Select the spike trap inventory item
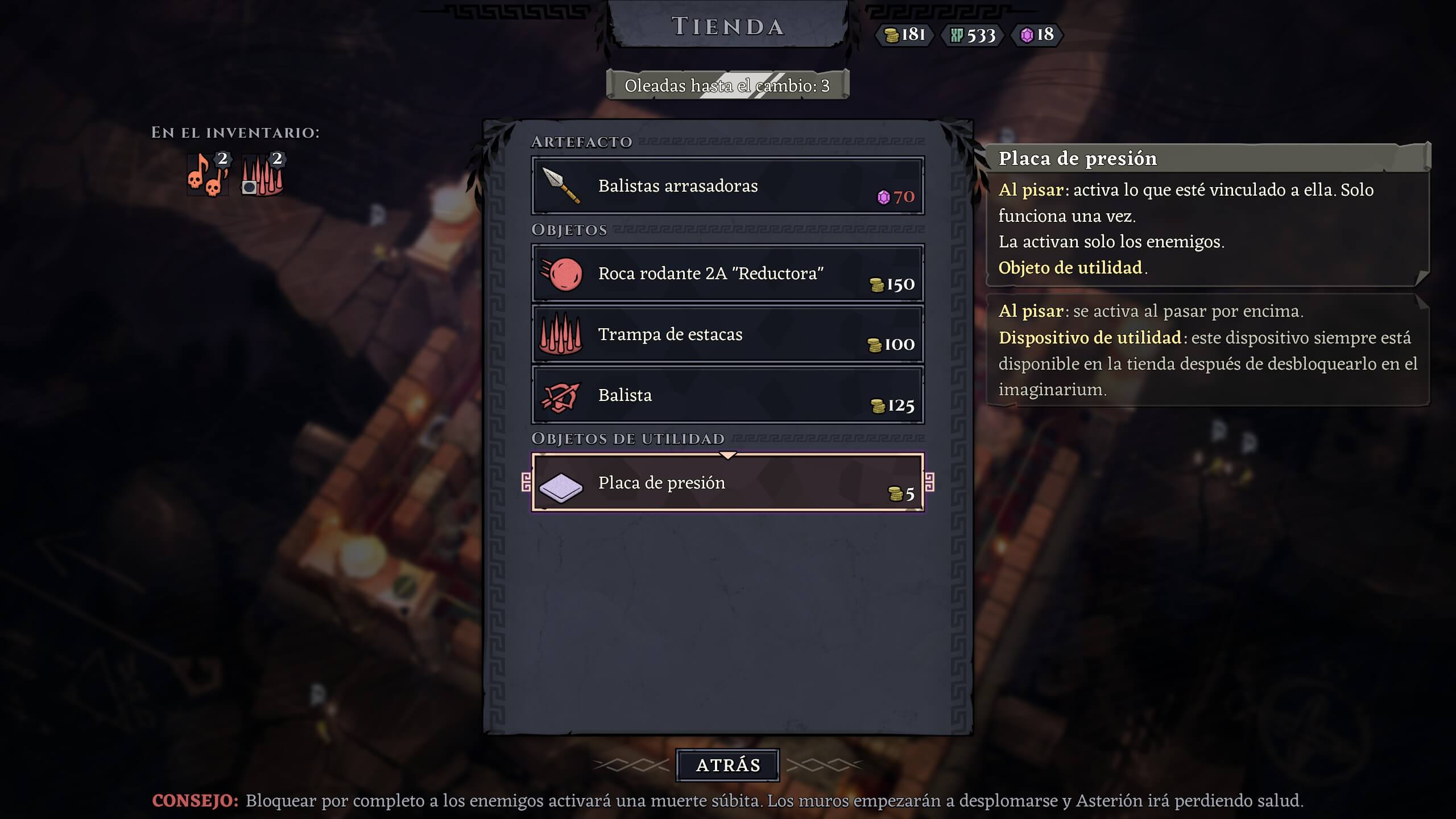Viewport: 1456px width, 819px height. click(x=262, y=175)
